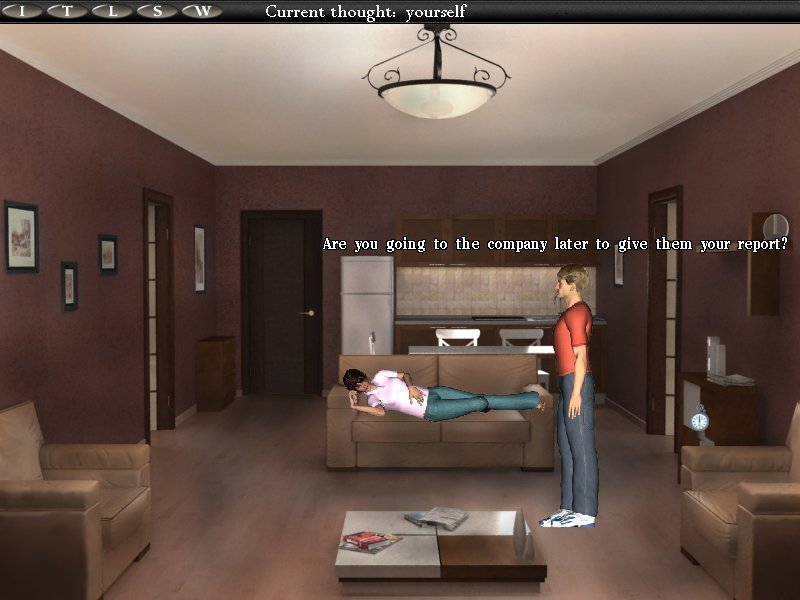
Task: Click the oval "I" button
Action: pos(23,11)
